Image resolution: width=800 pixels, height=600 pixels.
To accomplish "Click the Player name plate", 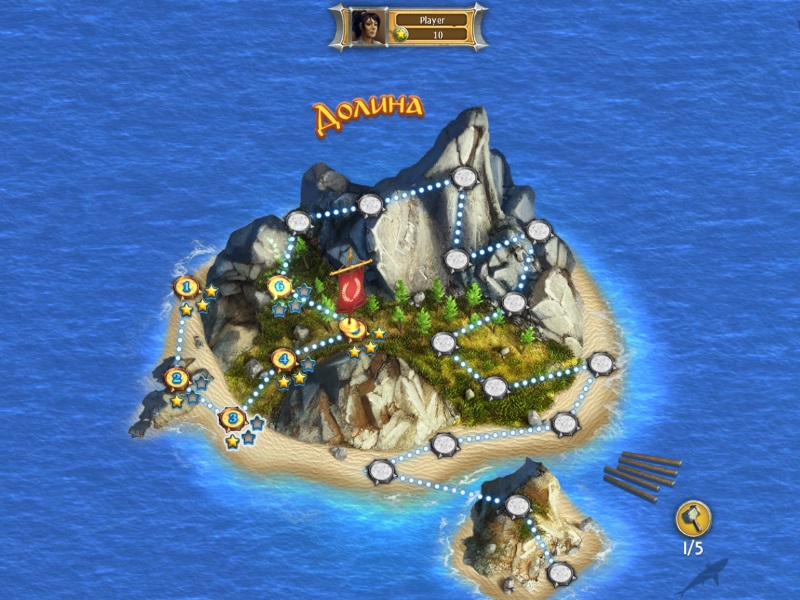I will 431,19.
